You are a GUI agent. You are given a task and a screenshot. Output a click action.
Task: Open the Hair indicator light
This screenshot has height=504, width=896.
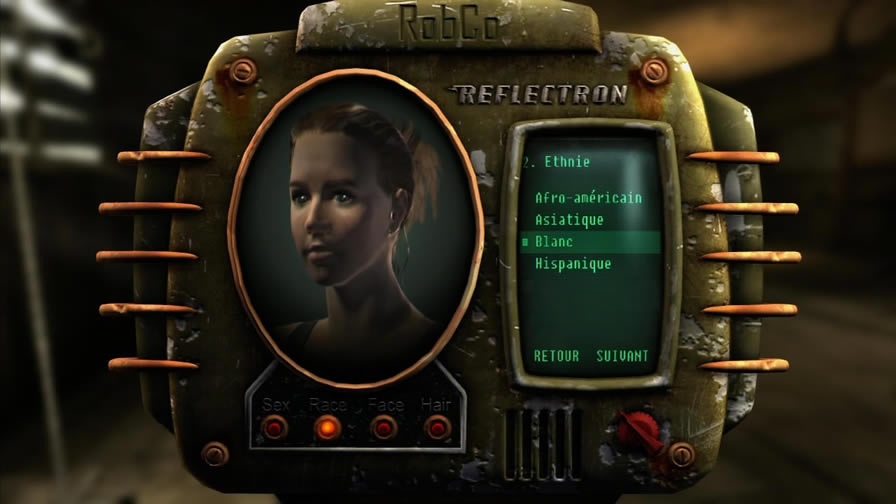[437, 428]
